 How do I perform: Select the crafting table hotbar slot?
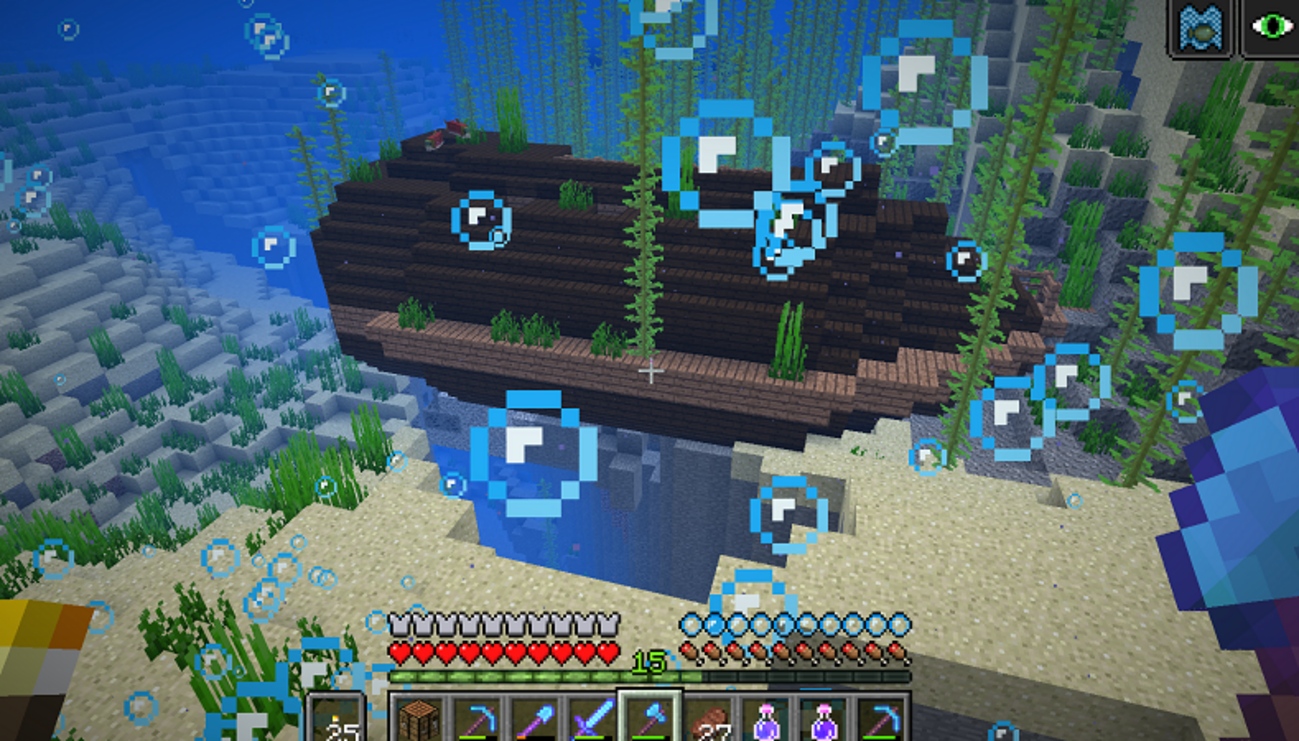[x=419, y=718]
